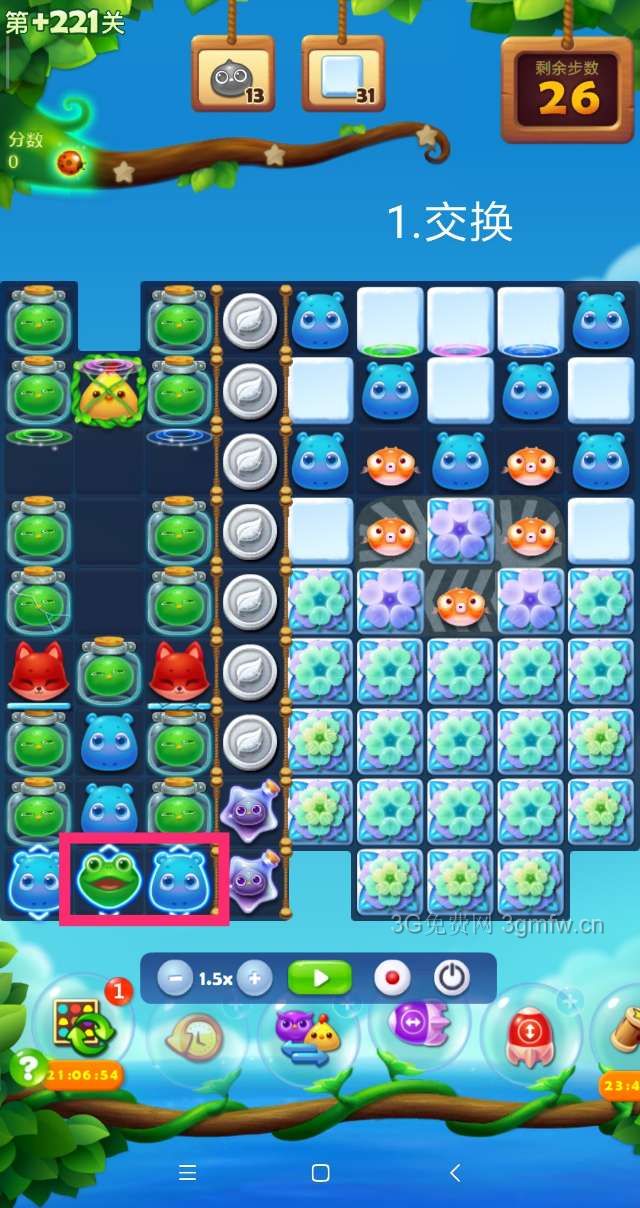Image resolution: width=640 pixels, height=1208 pixels.
Task: Click the power button on the toolbar
Action: (452, 978)
